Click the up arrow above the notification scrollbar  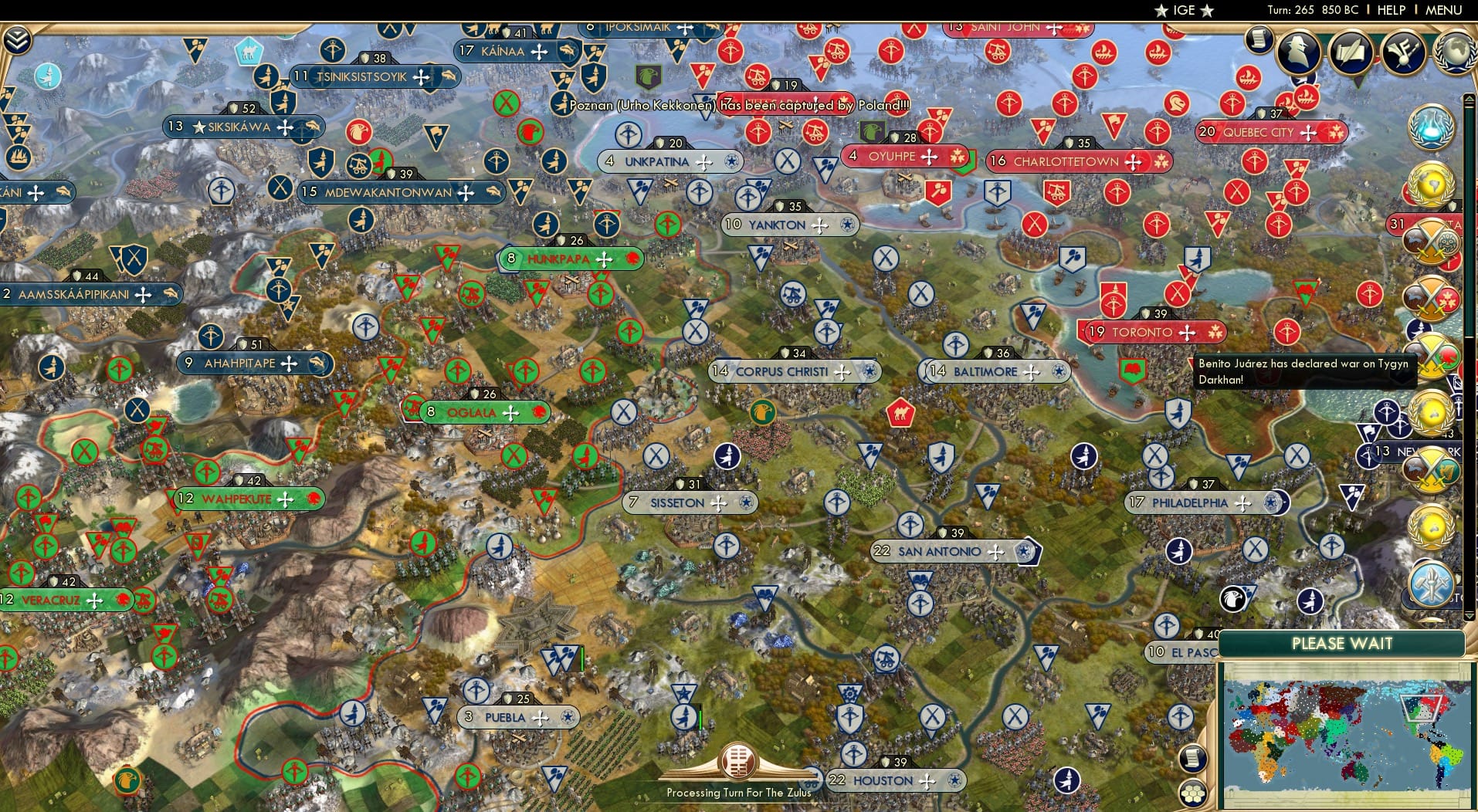[1468, 98]
